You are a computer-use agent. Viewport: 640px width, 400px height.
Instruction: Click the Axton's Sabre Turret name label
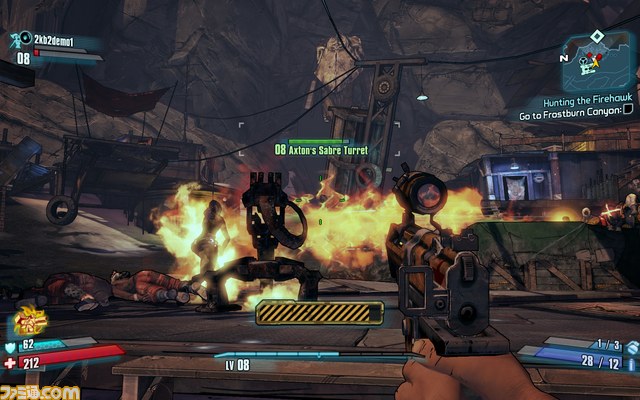coord(328,150)
